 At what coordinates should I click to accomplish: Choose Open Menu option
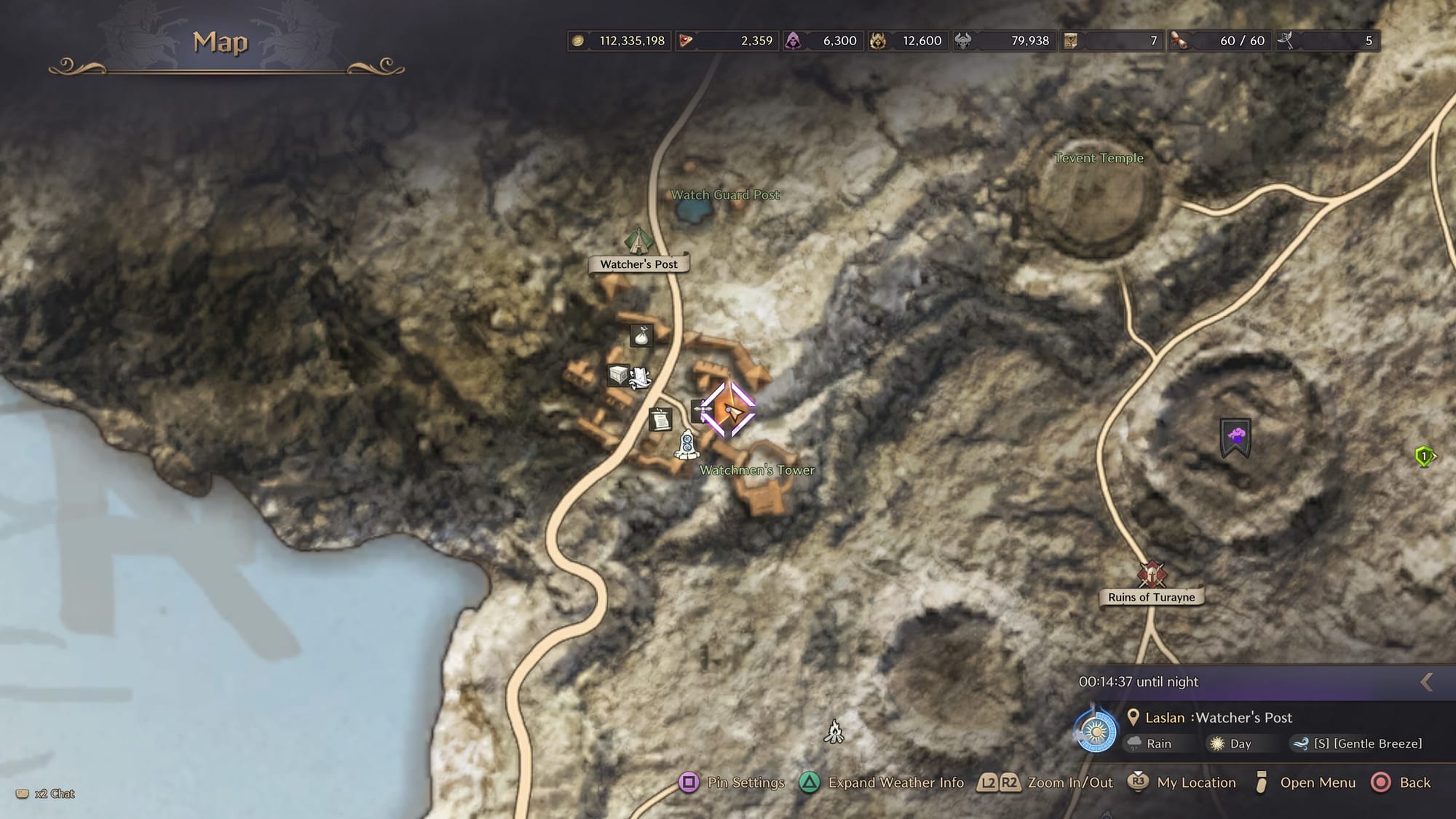point(1305,783)
